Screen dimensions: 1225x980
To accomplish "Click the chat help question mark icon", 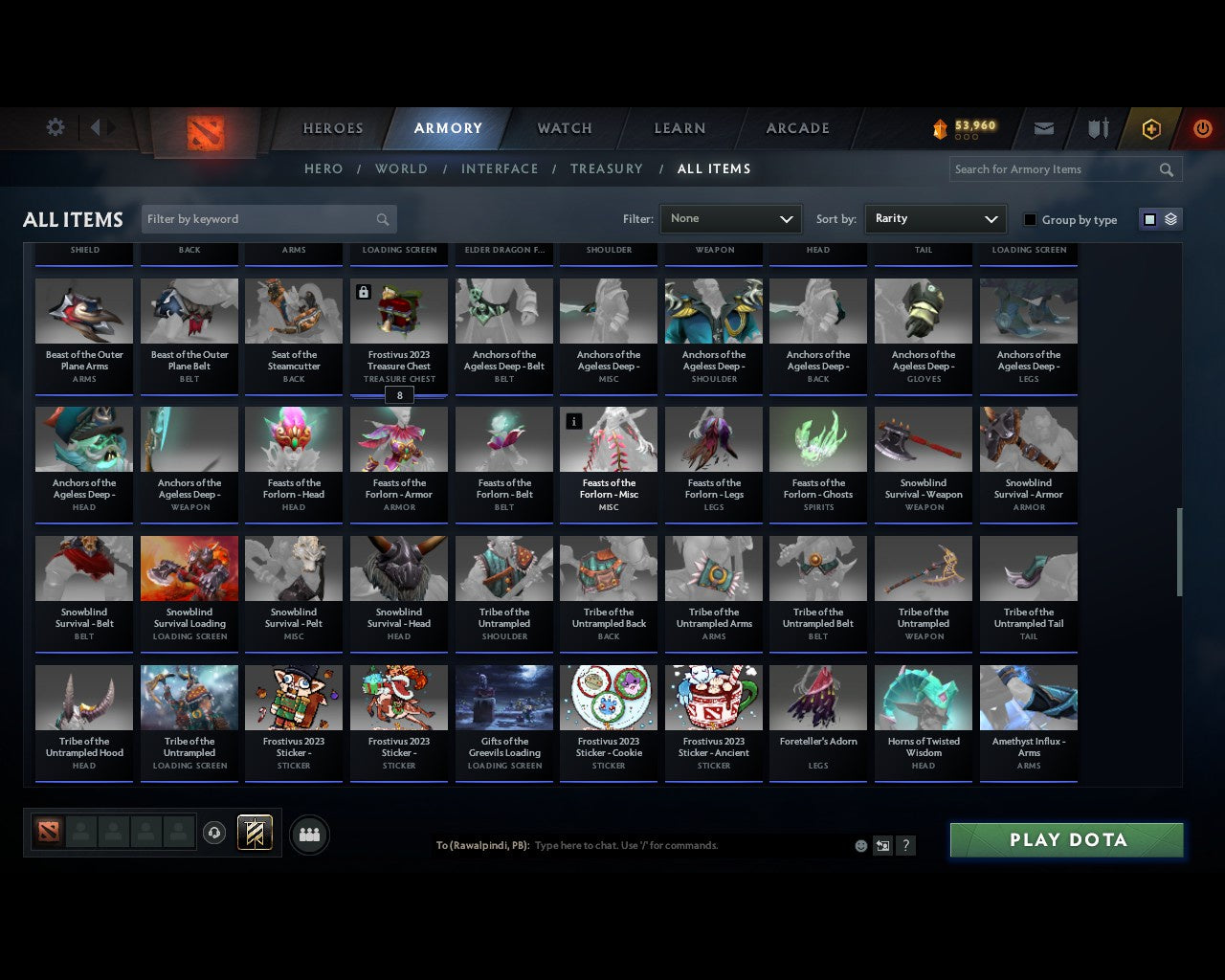I will (905, 845).
